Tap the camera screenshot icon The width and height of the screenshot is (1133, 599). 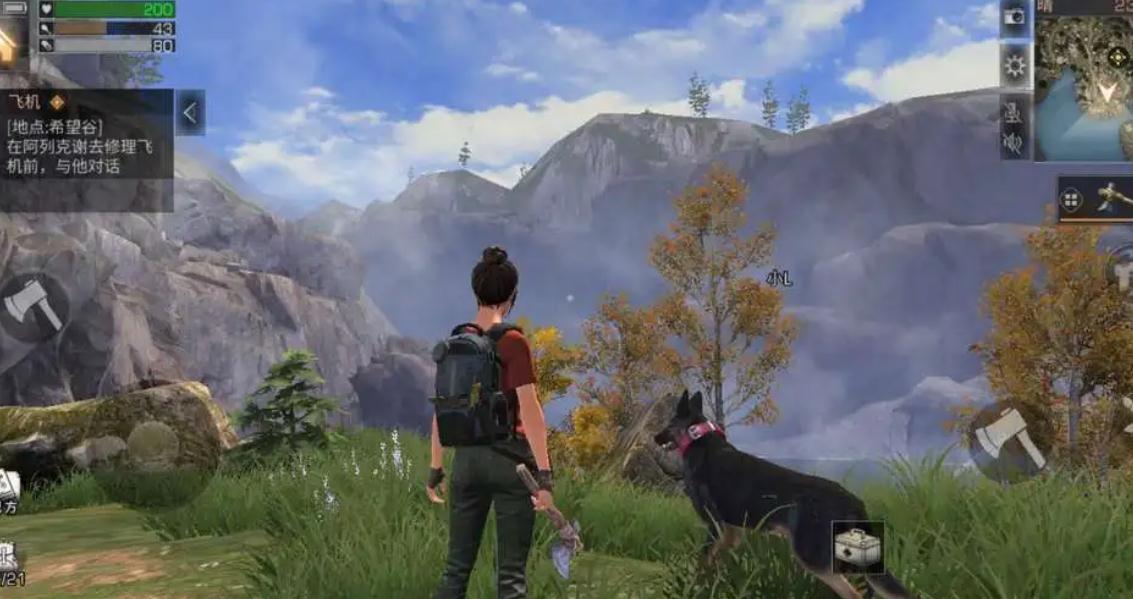(x=1015, y=16)
